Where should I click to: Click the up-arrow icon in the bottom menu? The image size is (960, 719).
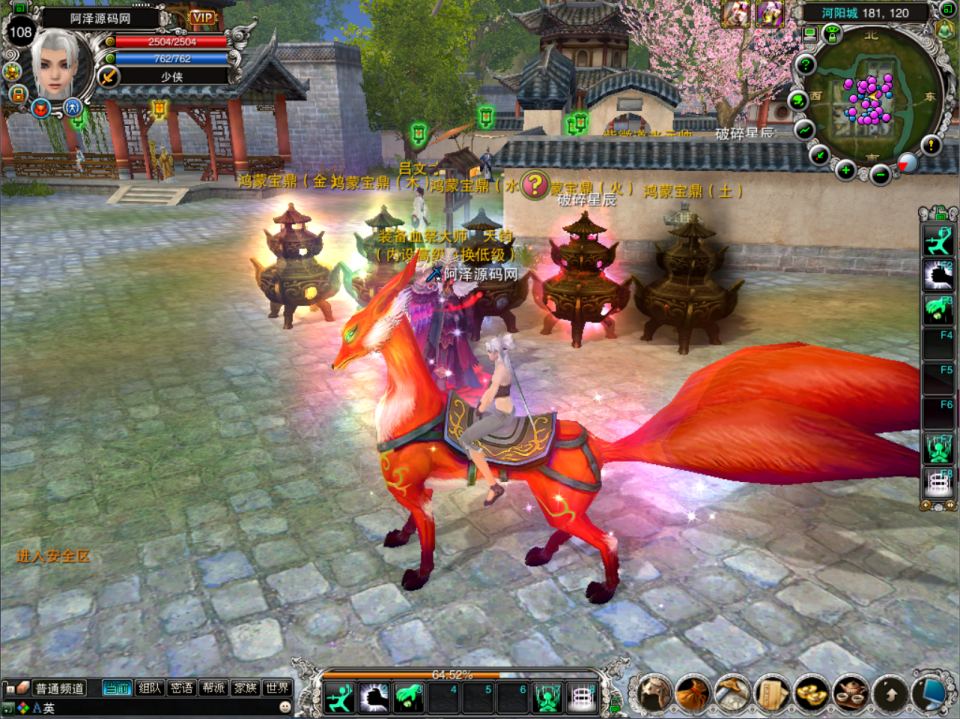890,692
